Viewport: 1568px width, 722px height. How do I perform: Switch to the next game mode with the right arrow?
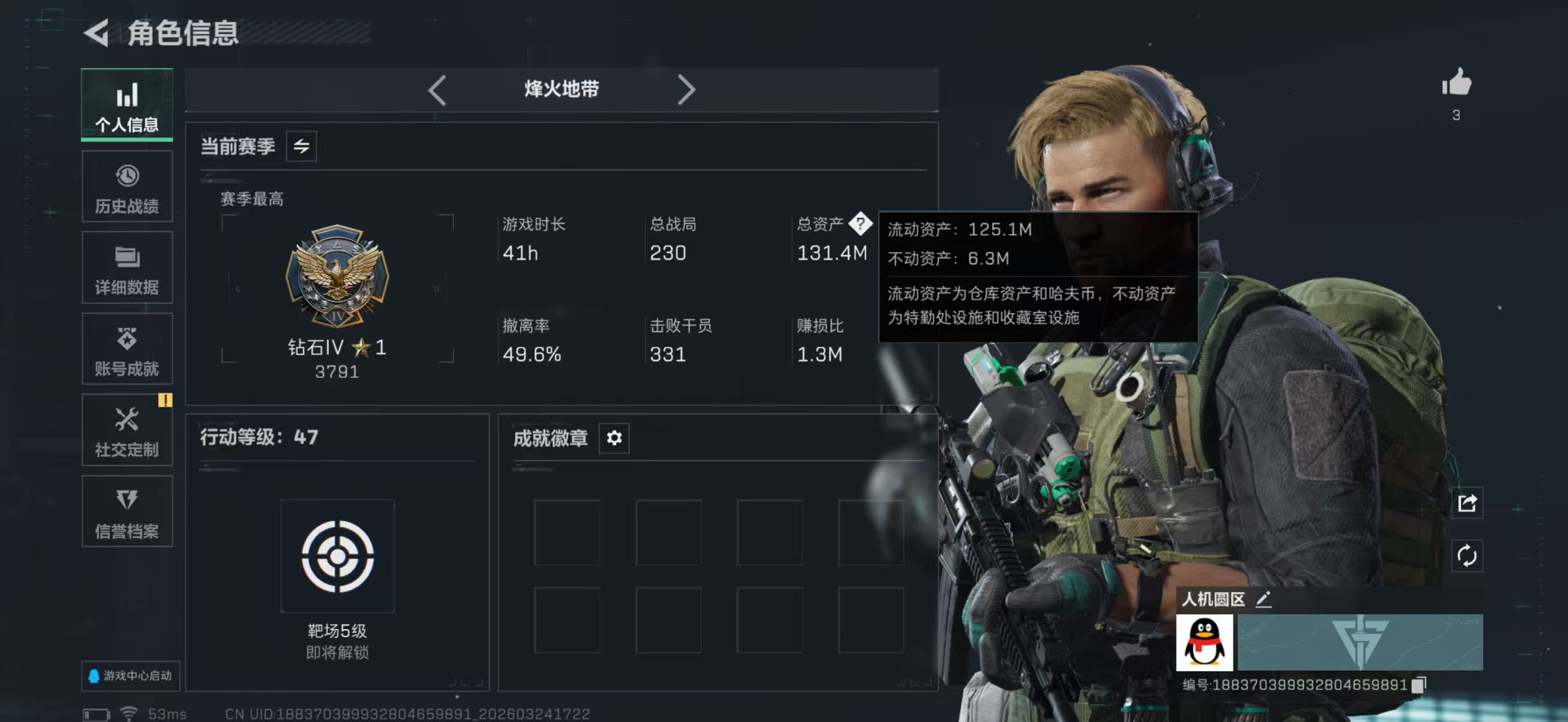(x=686, y=90)
